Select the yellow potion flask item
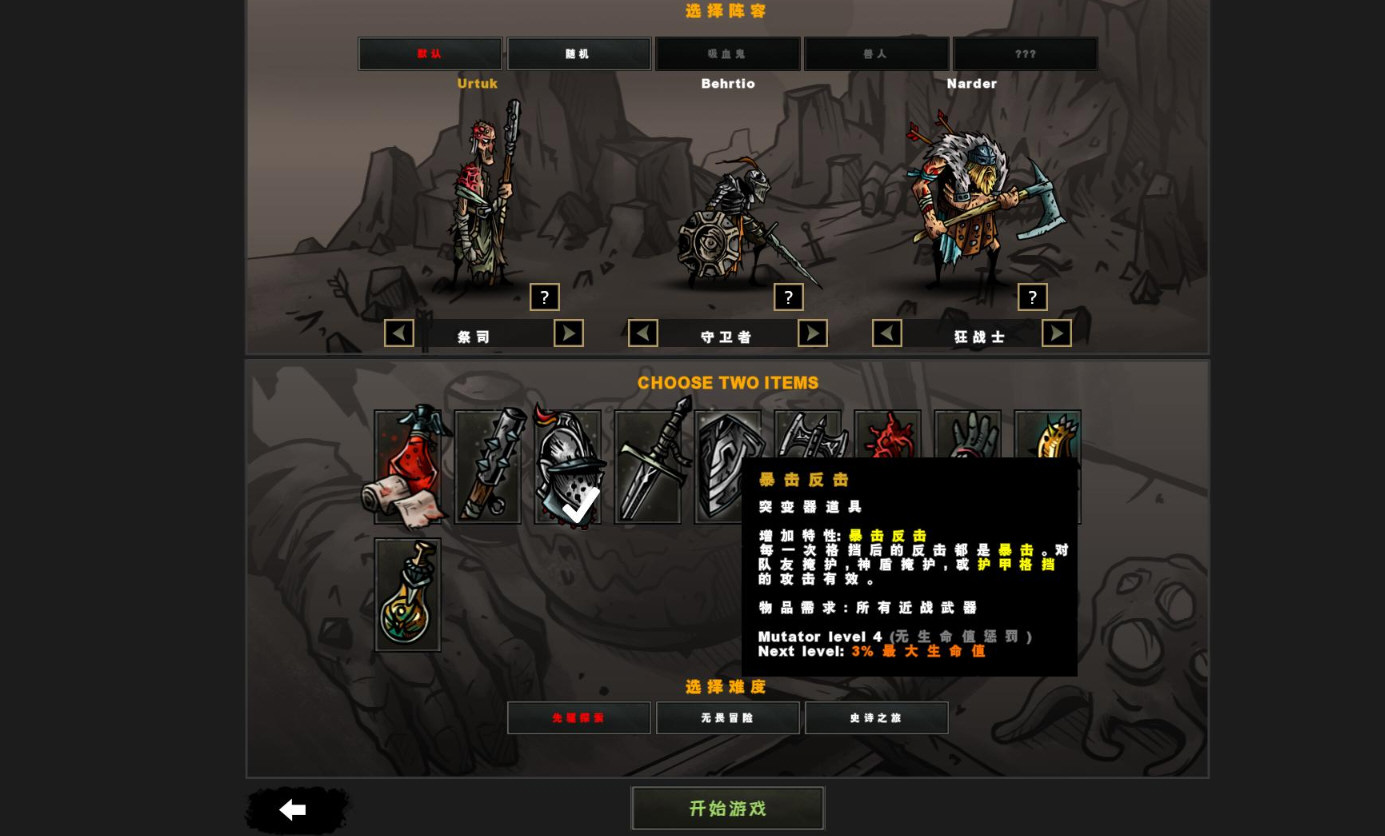The height and width of the screenshot is (836, 1385). [407, 595]
